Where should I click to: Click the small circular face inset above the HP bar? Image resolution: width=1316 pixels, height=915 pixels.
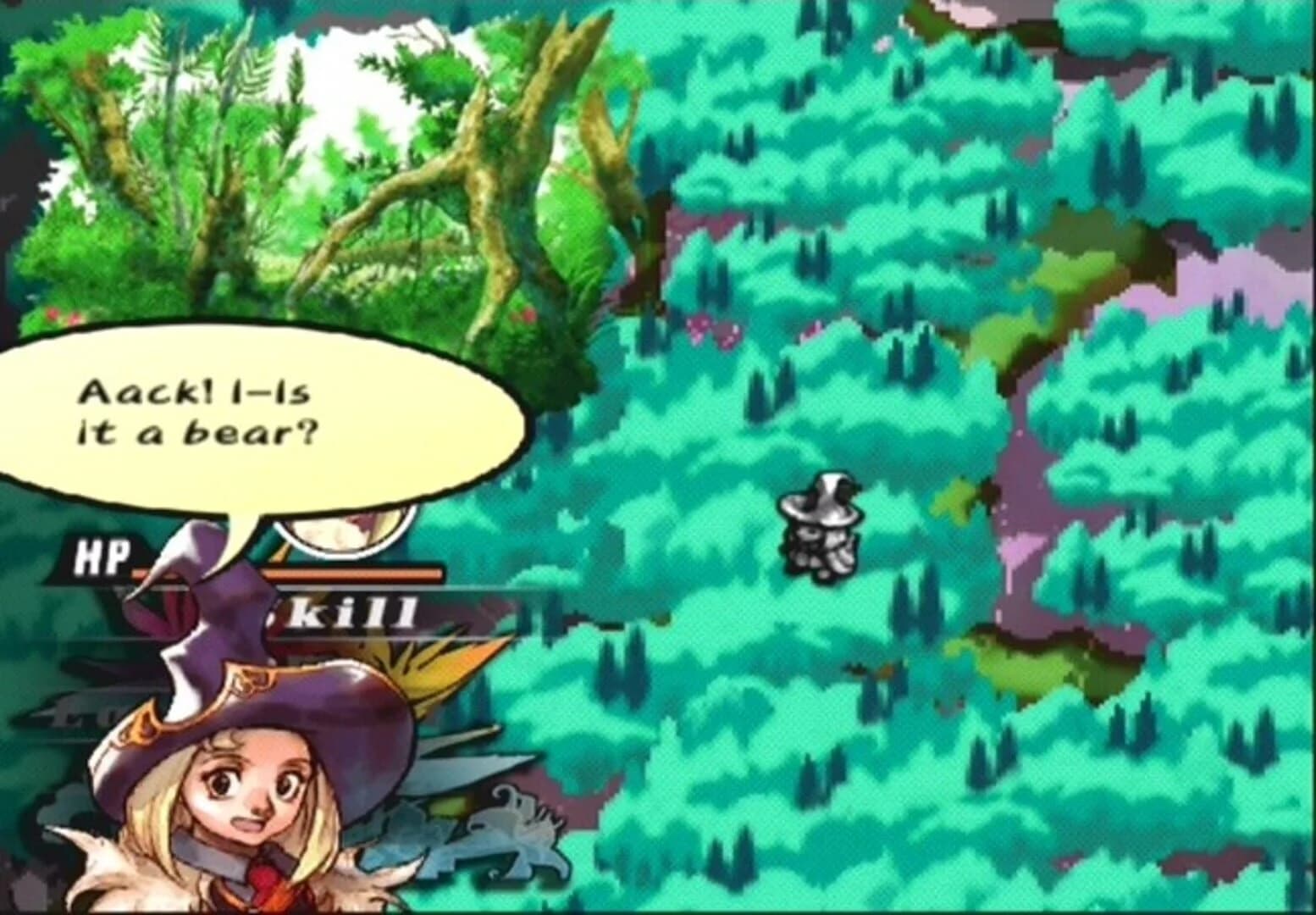tap(347, 532)
